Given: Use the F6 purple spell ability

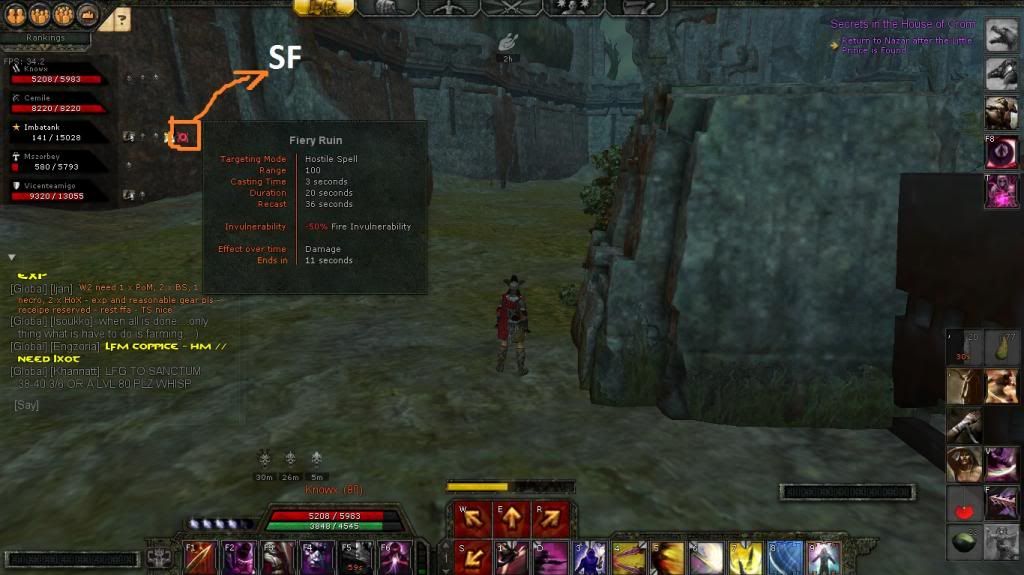Looking at the screenshot, I should [x=392, y=557].
